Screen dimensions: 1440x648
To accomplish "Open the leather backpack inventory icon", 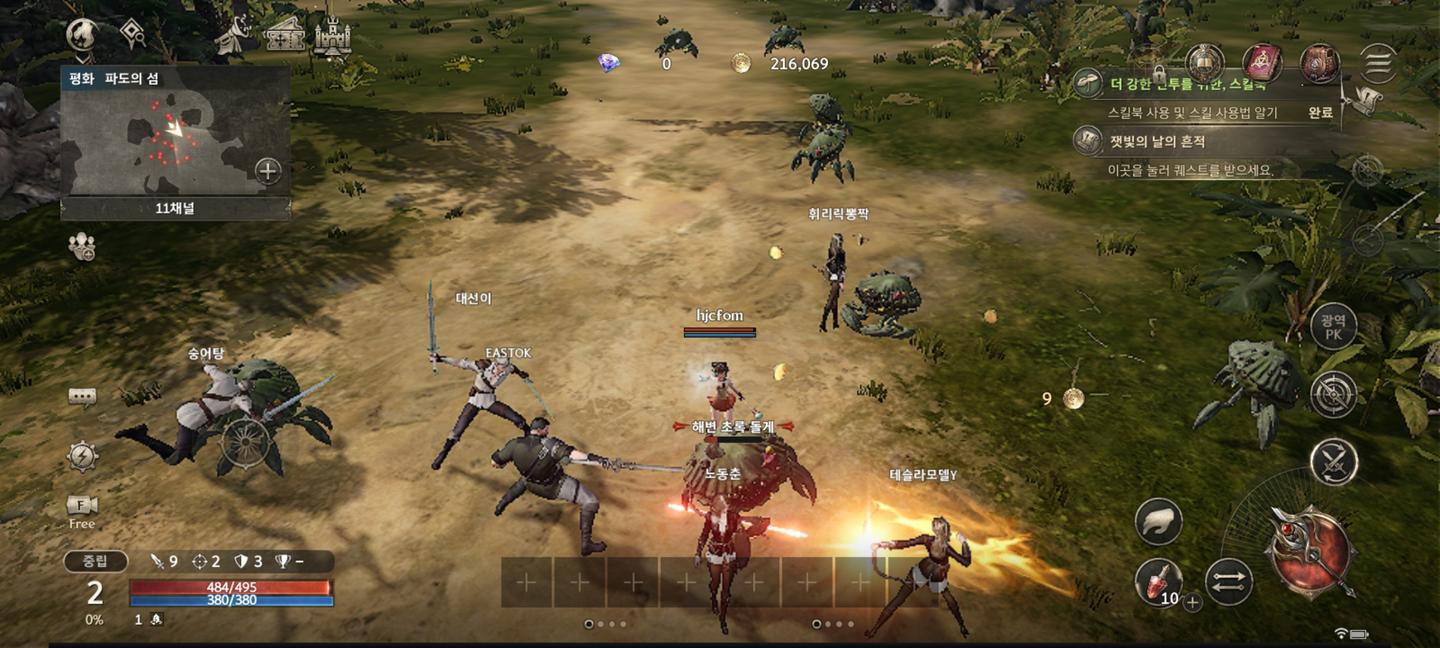I will click(1320, 63).
